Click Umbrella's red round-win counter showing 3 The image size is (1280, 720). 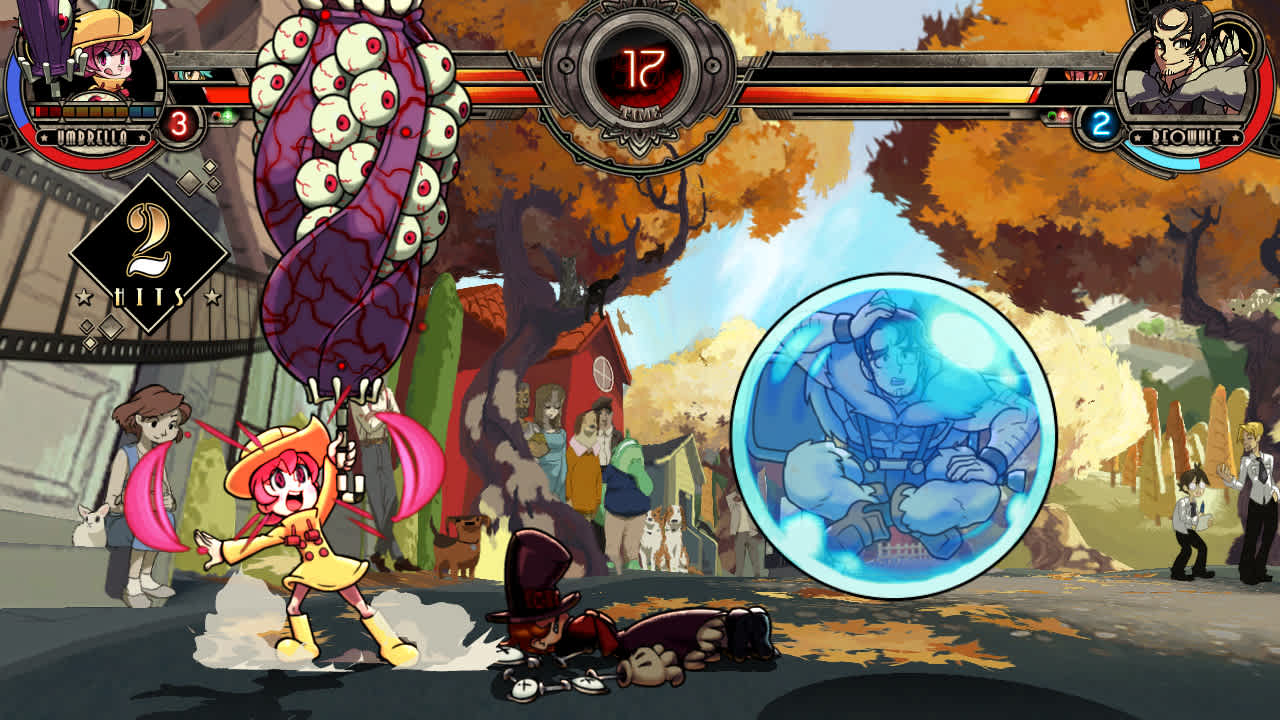click(x=181, y=121)
